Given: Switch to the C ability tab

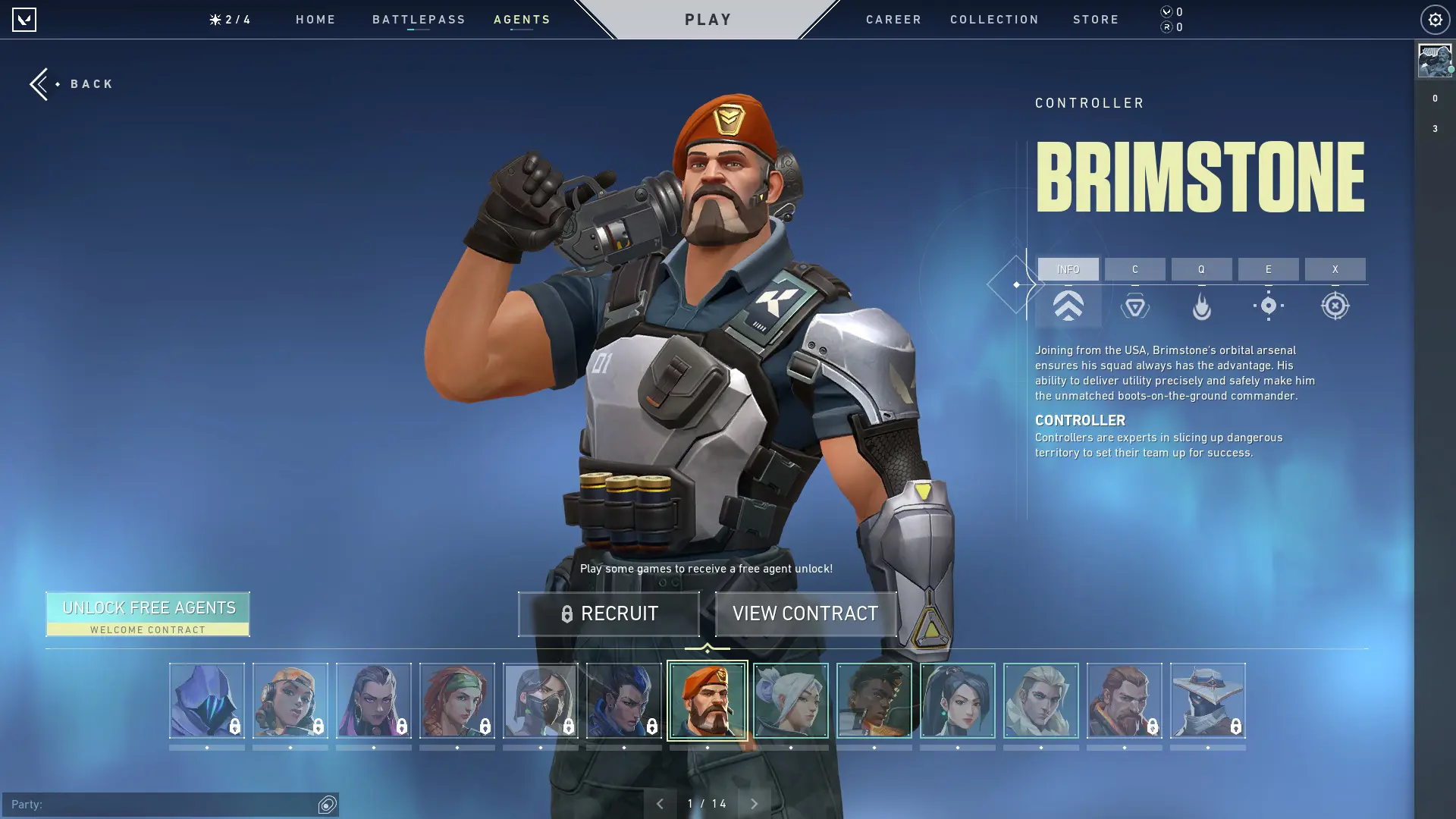Looking at the screenshot, I should click(x=1134, y=269).
